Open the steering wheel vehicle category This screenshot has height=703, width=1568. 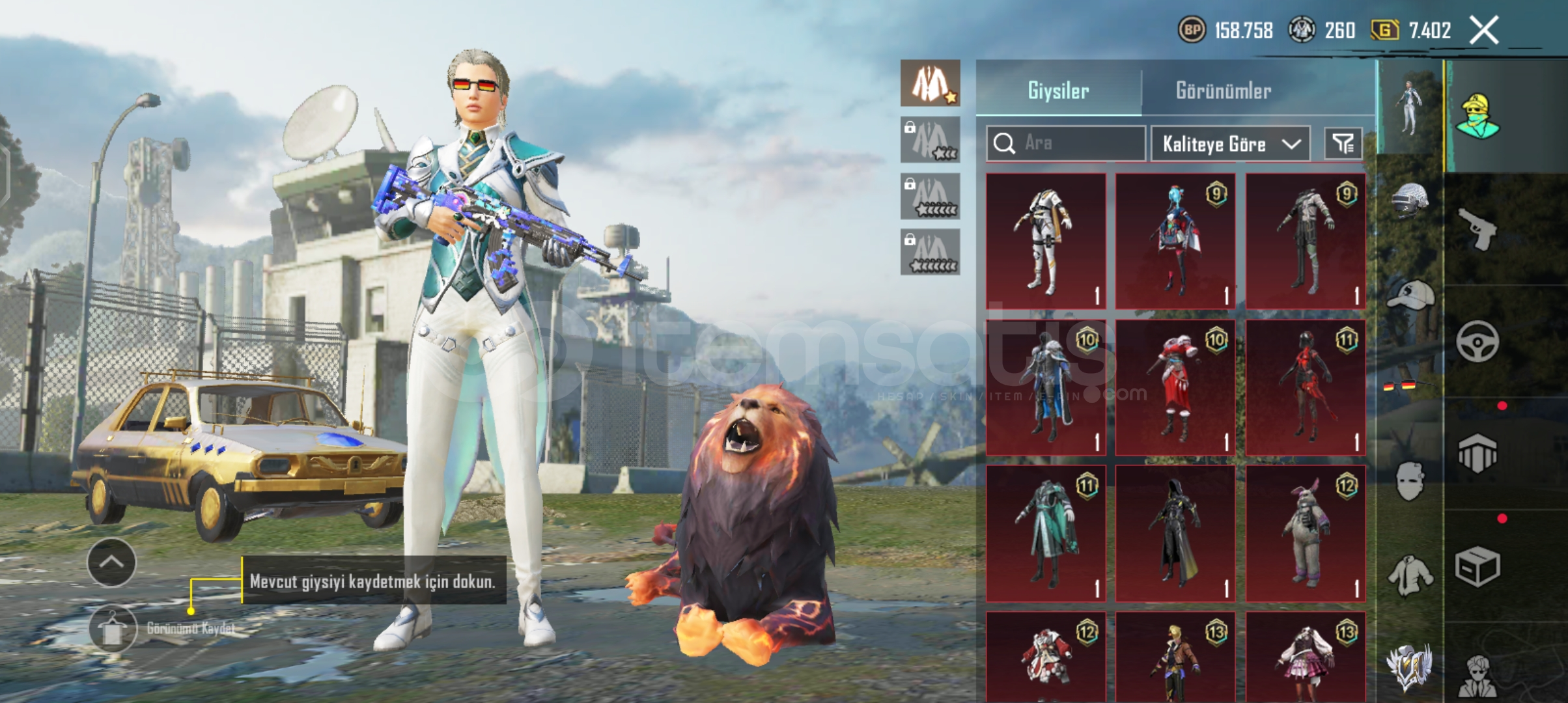click(1477, 342)
